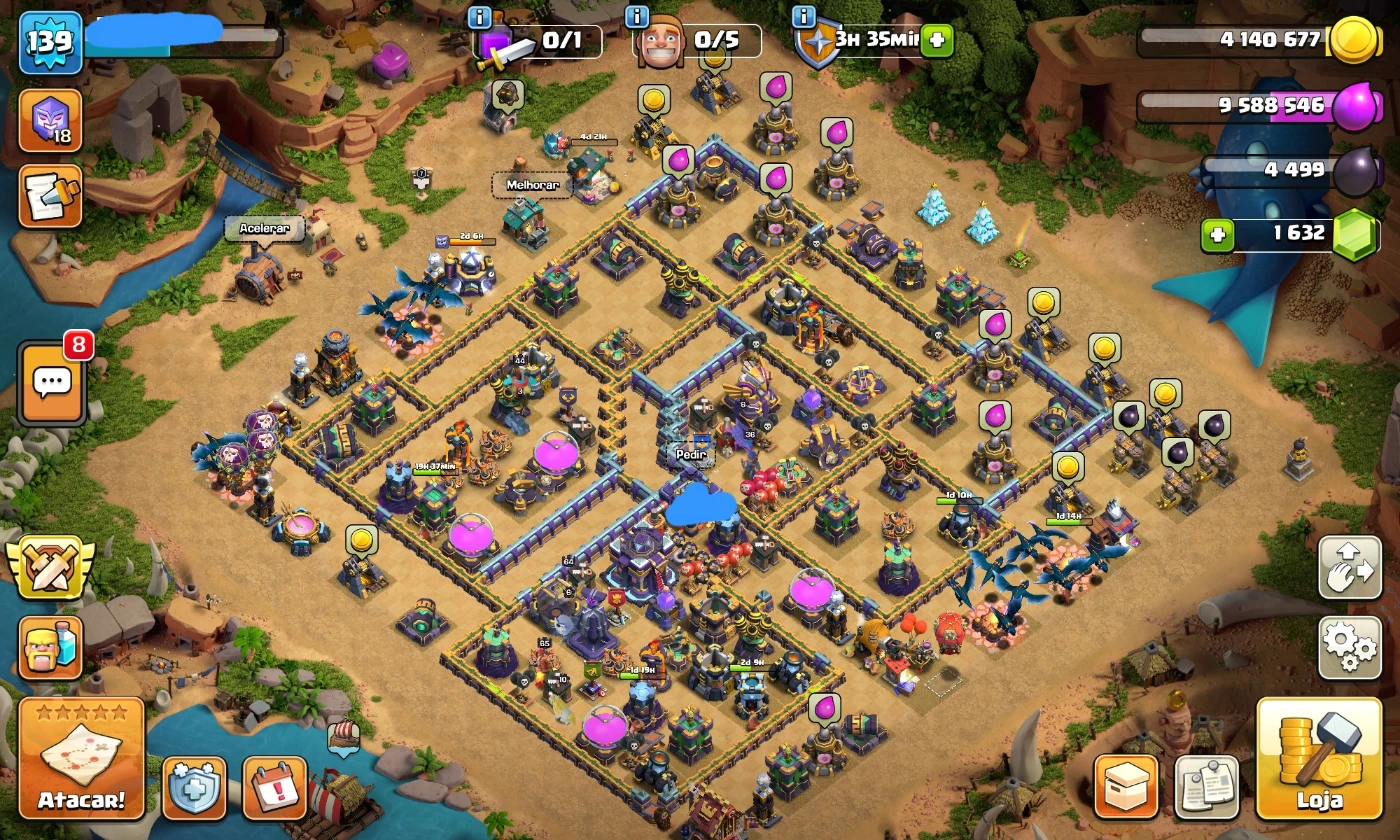Tap the Acelerar speed-up bubble
1400x840 pixels.
tap(264, 228)
